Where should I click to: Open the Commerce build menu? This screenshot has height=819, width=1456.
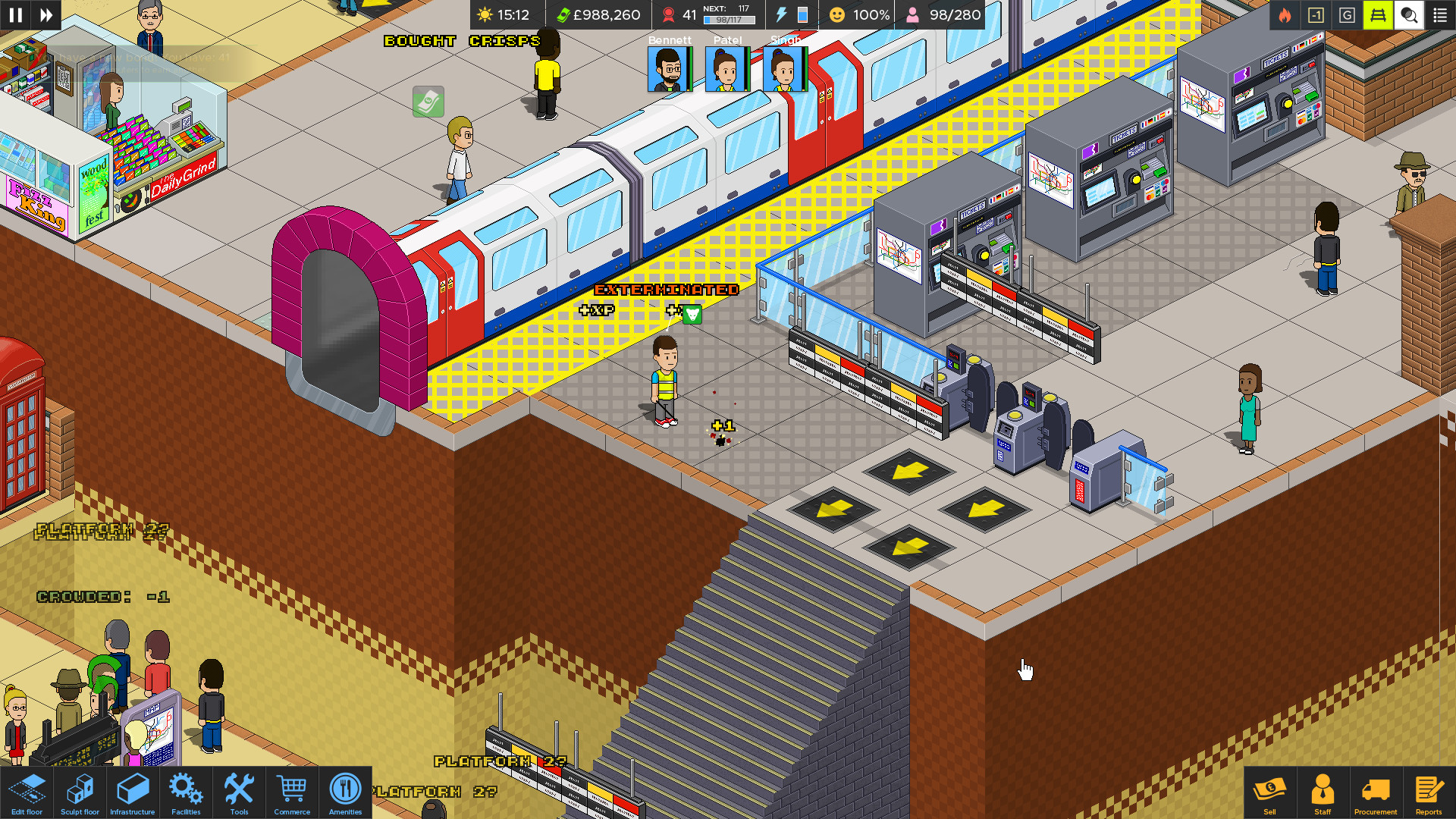pyautogui.click(x=292, y=792)
